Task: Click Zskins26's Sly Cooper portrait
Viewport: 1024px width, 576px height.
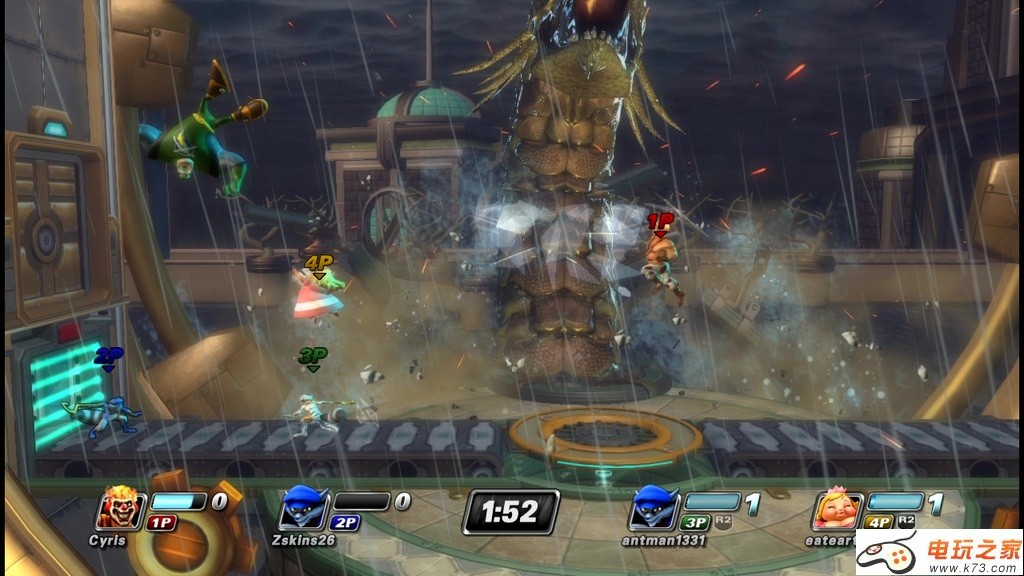Action: 302,509
